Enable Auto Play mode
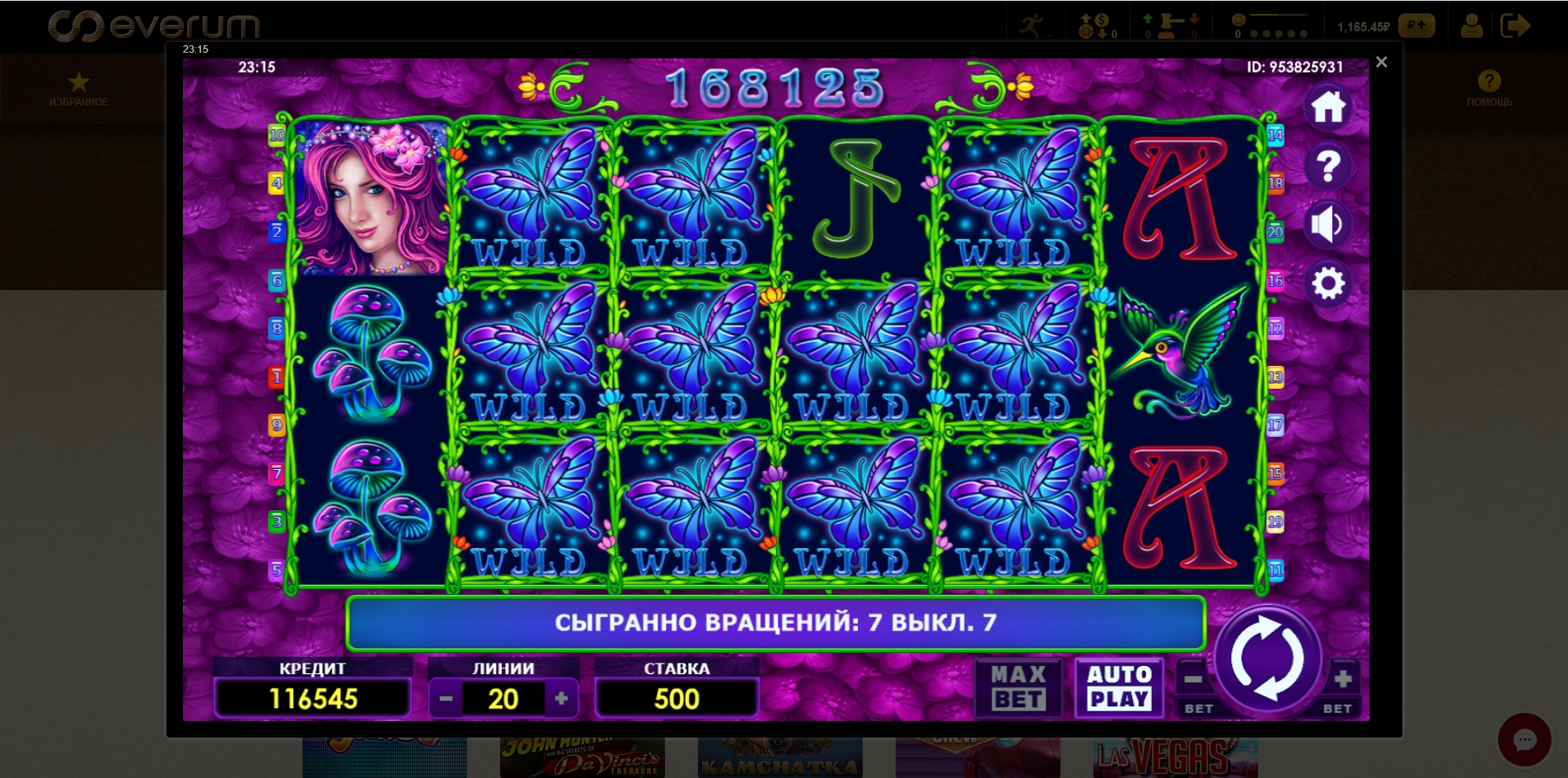Viewport: 1568px width, 778px height. [1118, 688]
